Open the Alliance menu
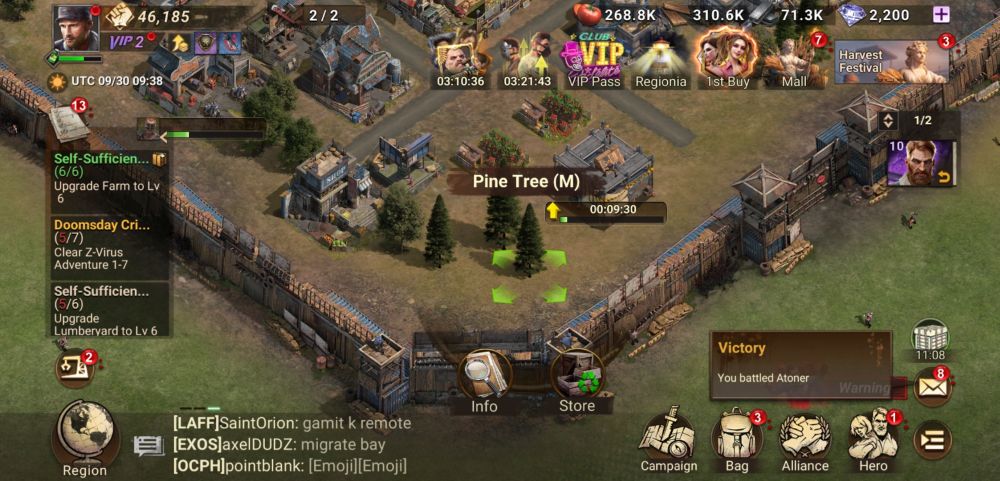Image resolution: width=1000 pixels, height=481 pixels. click(805, 440)
